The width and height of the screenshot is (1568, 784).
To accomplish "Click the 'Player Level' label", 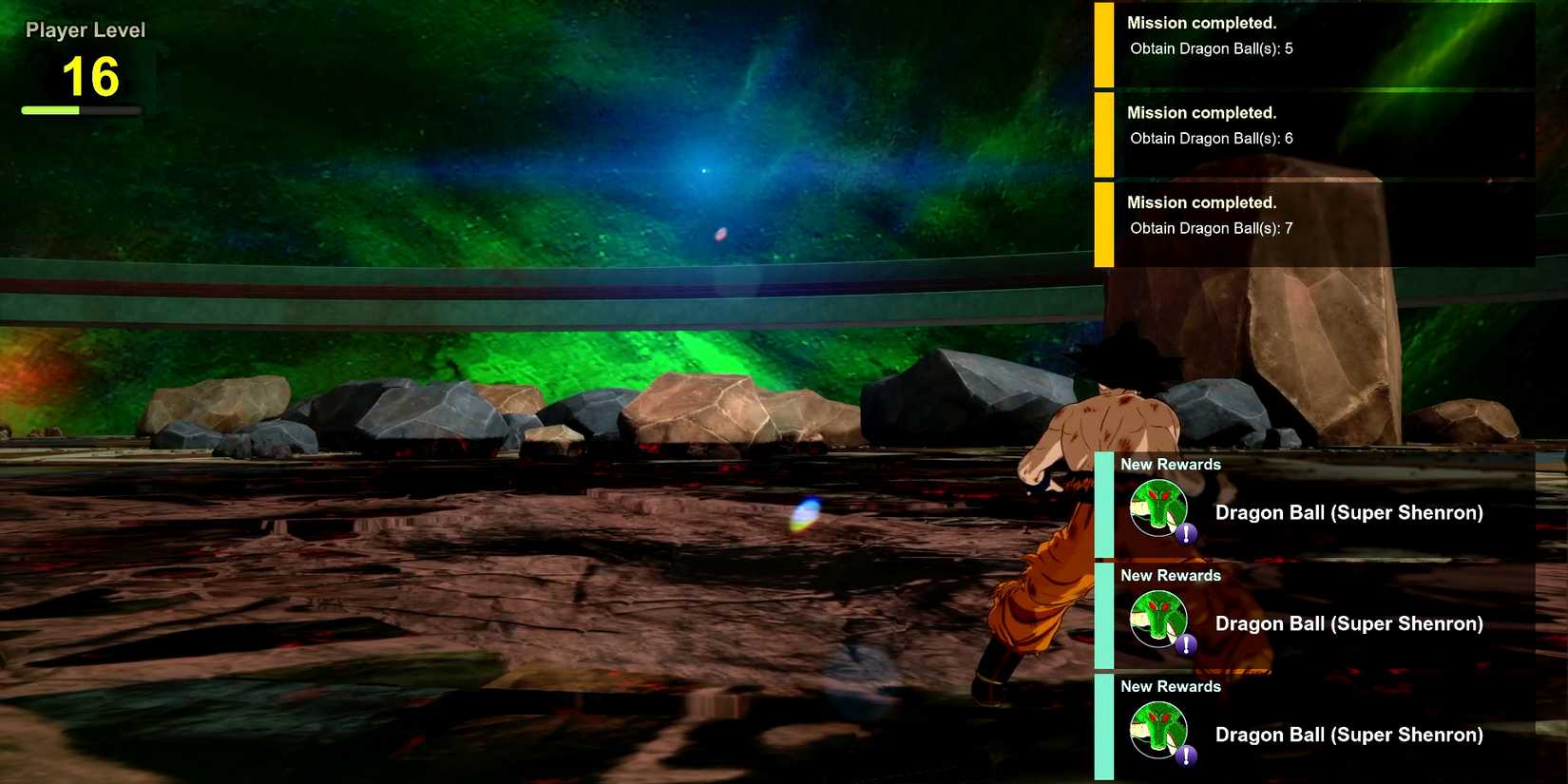I will coord(86,29).
